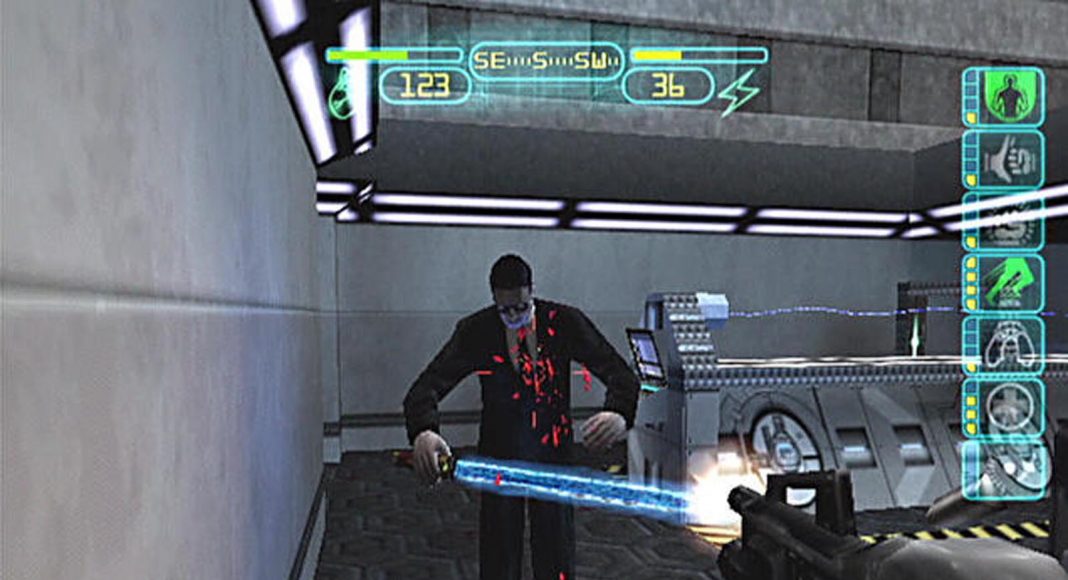
Task: Activate the circled cross regeneration biomod
Action: pyautogui.click(x=1003, y=406)
